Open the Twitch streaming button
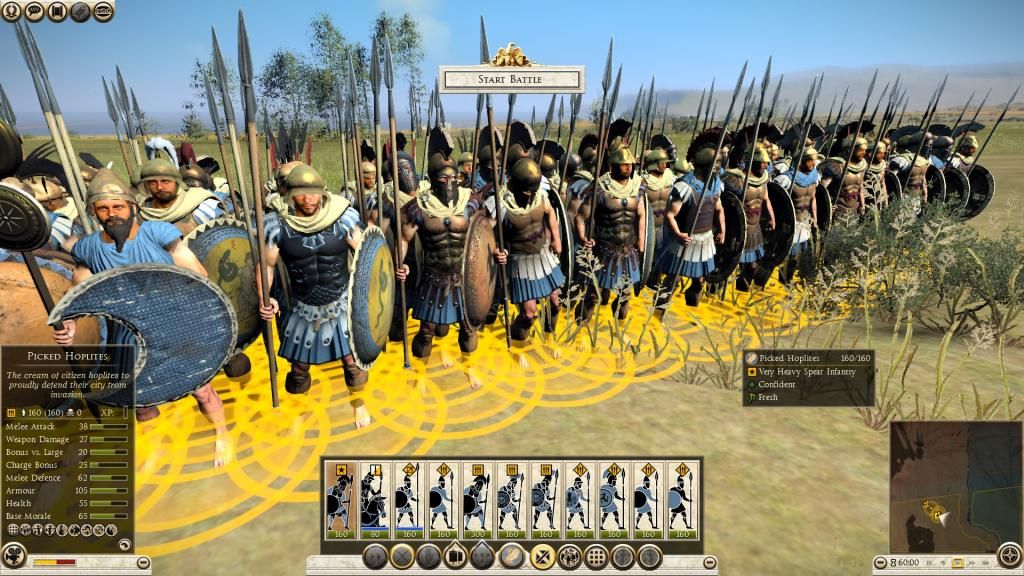 point(103,12)
